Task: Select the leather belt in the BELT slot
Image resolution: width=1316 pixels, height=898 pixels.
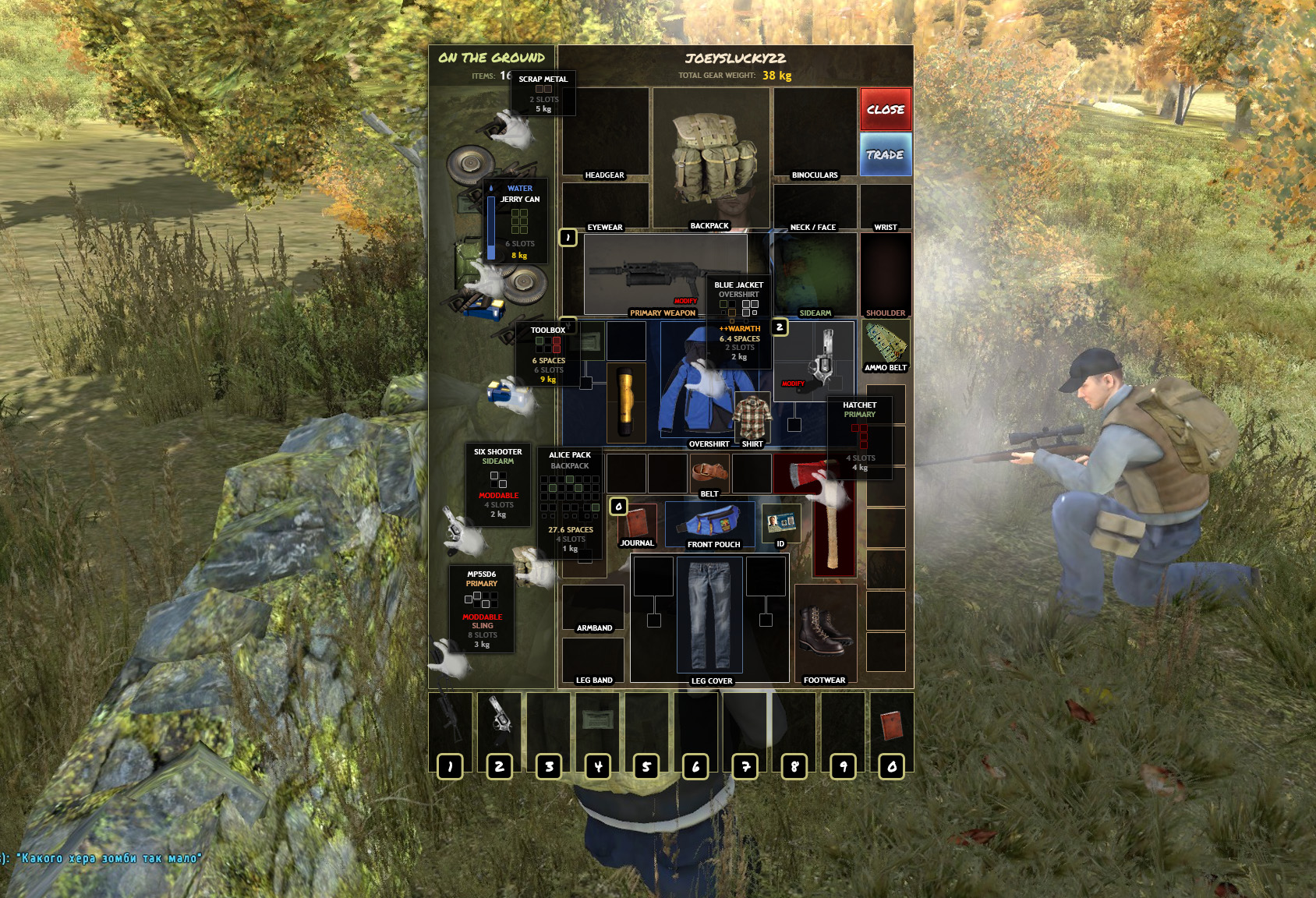Action: pyautogui.click(x=711, y=472)
